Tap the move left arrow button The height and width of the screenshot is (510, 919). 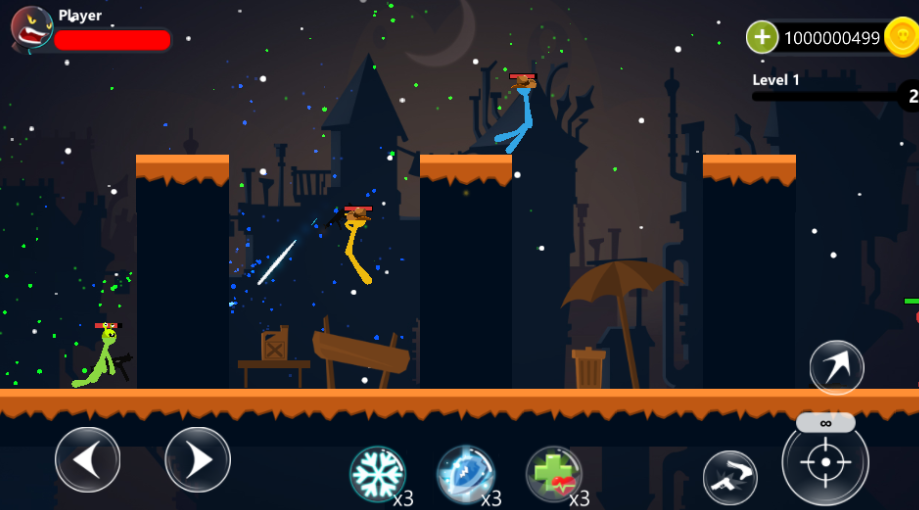point(88,459)
